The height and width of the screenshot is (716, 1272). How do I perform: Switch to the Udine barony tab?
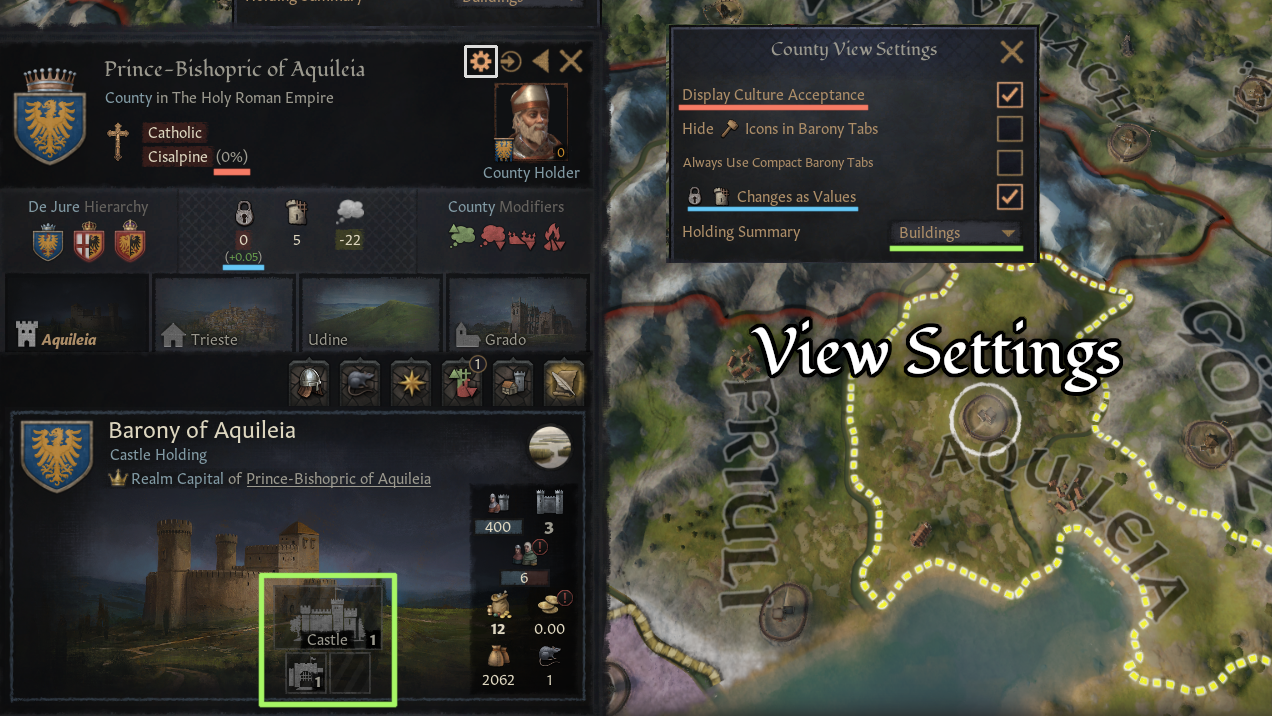tap(370, 312)
